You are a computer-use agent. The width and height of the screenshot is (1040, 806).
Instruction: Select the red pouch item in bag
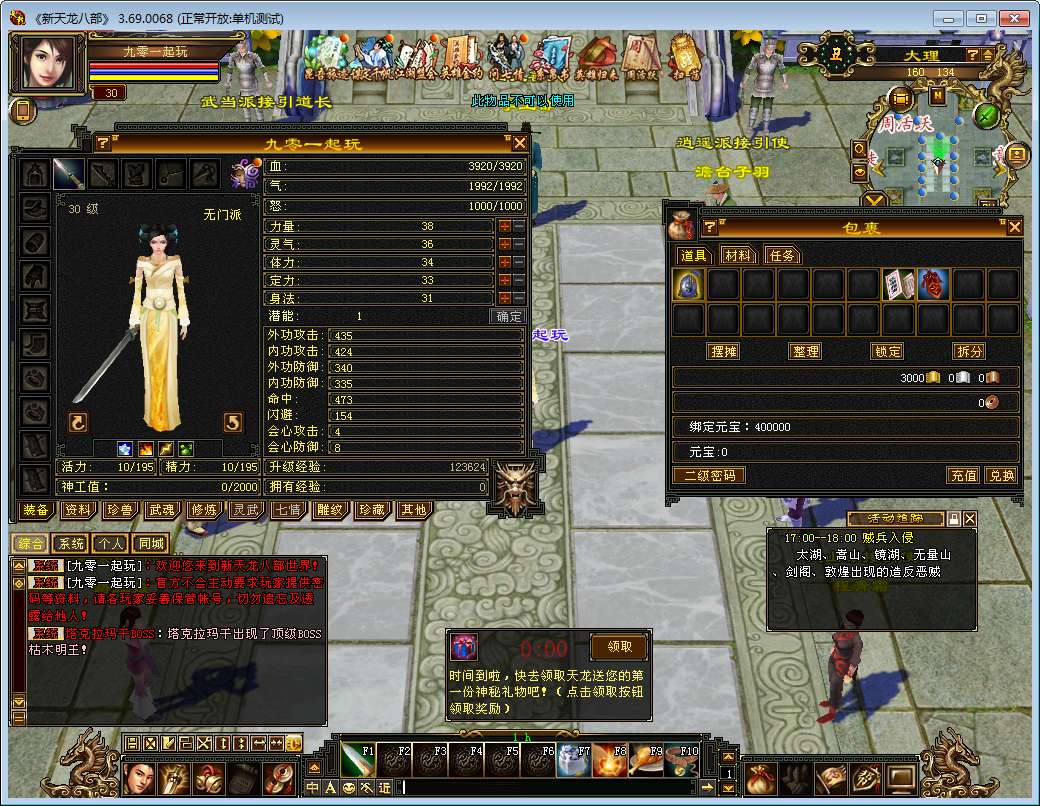point(933,285)
